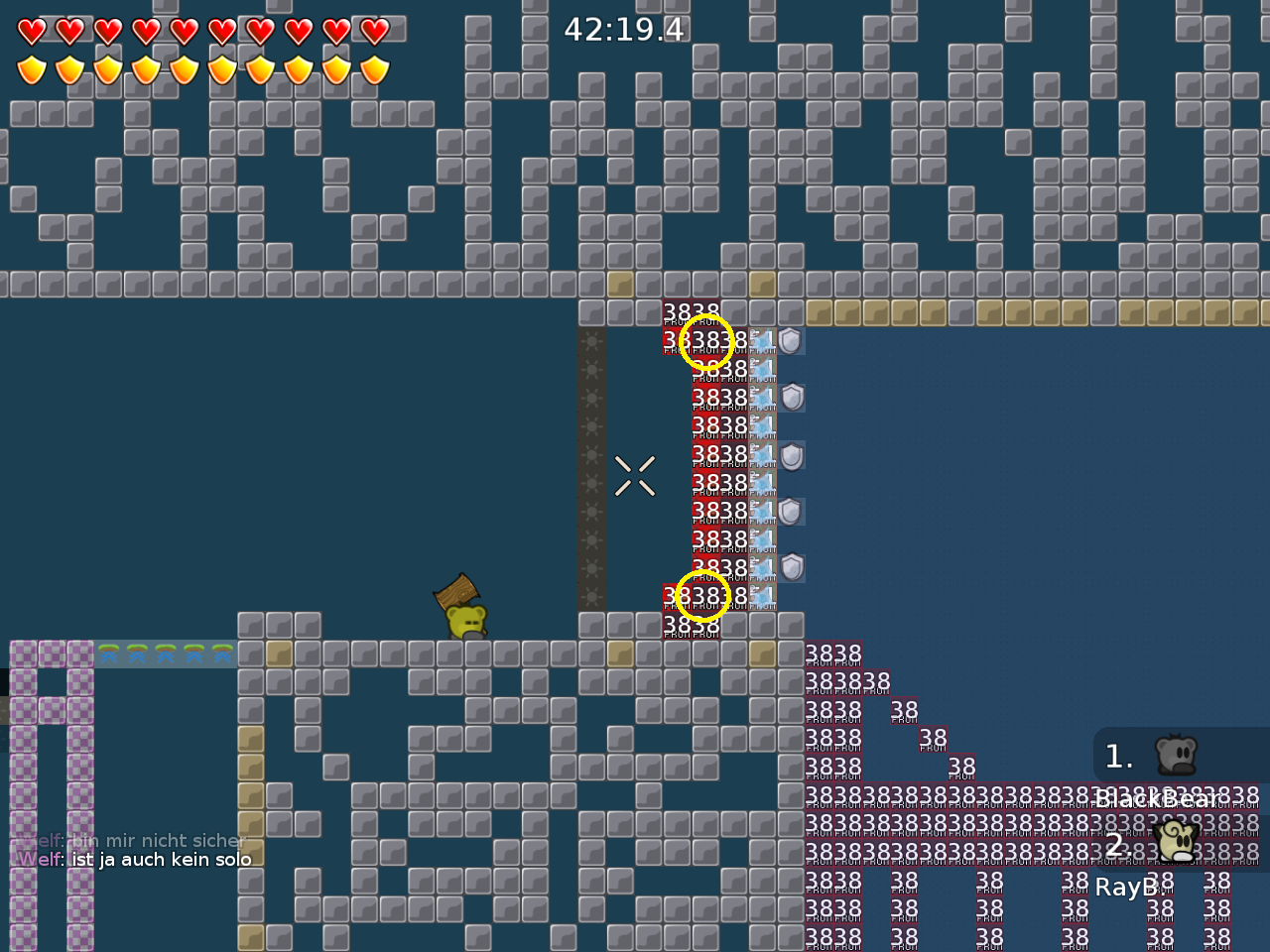Click the gray bear avatar next to rank 1
This screenshot has width=1270, height=952.
[1175, 756]
